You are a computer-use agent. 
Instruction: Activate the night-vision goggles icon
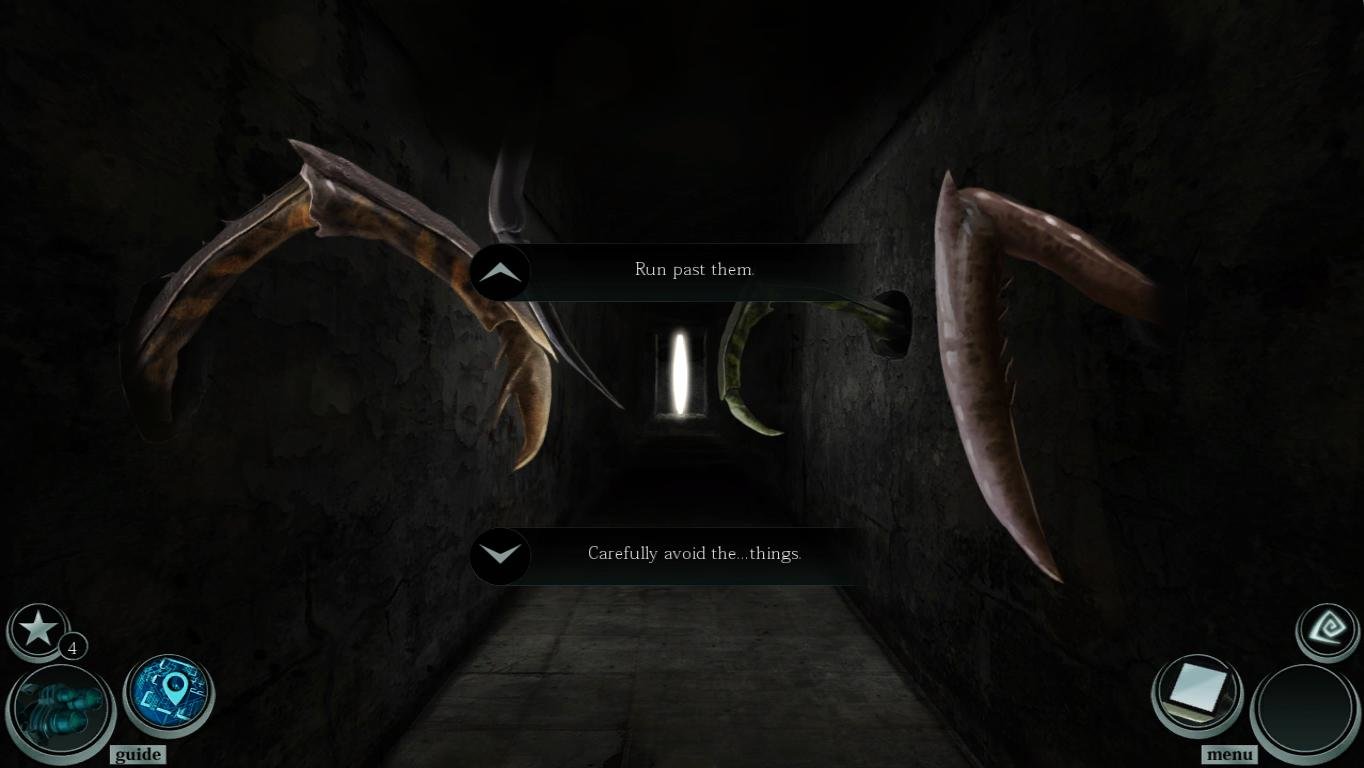pyautogui.click(x=60, y=709)
